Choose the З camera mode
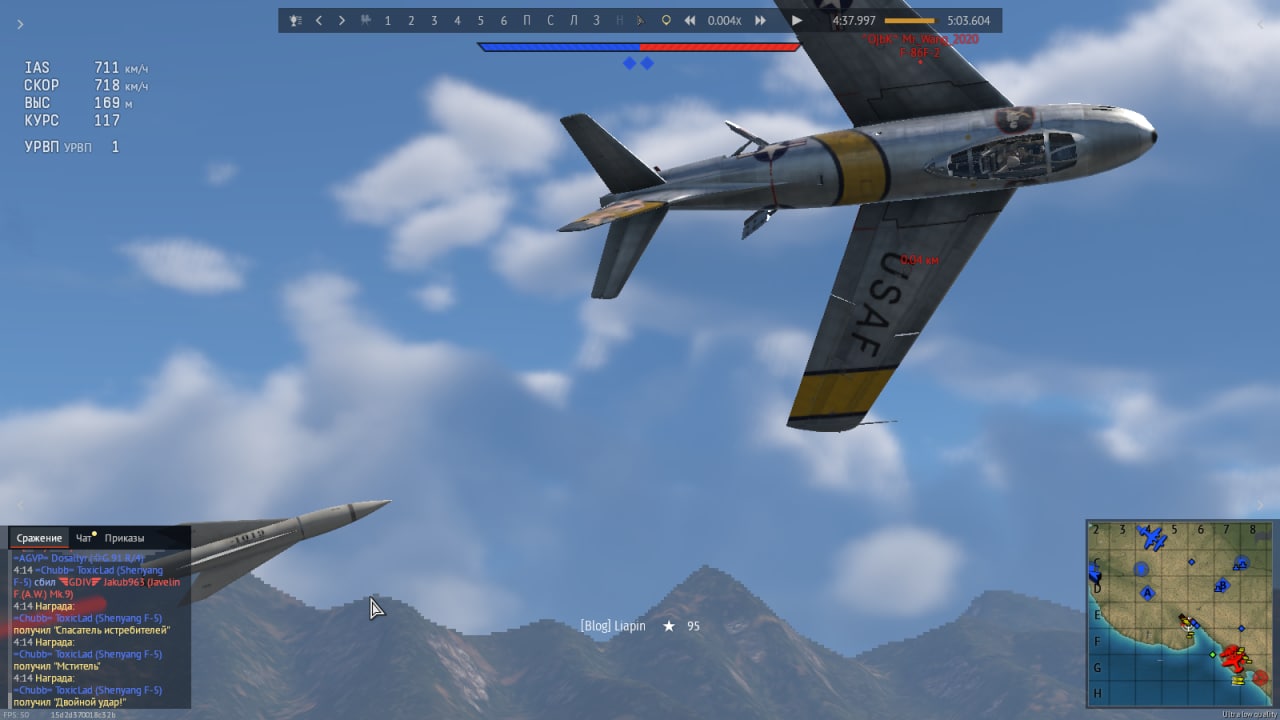 (x=596, y=20)
